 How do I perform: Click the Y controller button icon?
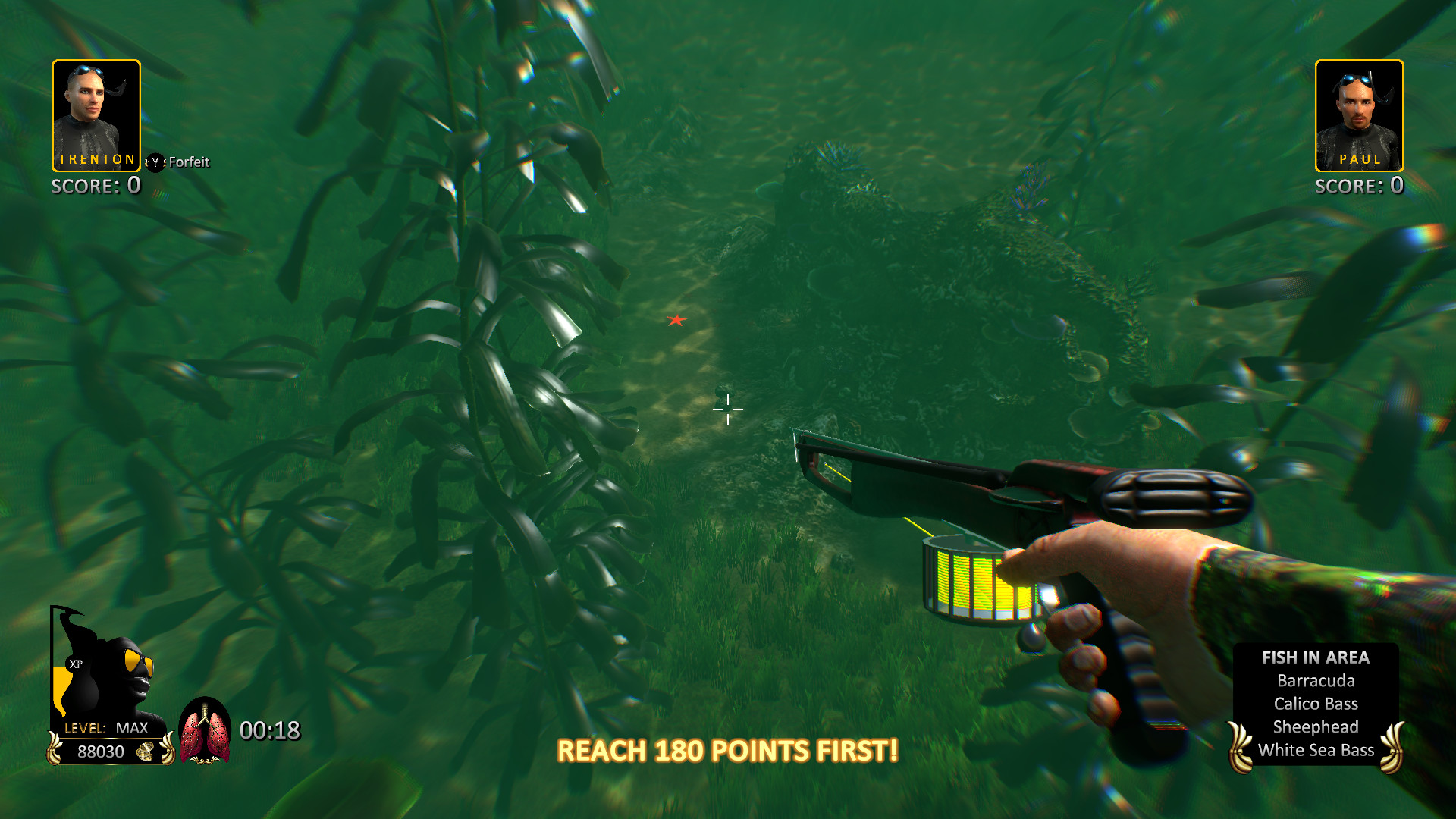154,162
